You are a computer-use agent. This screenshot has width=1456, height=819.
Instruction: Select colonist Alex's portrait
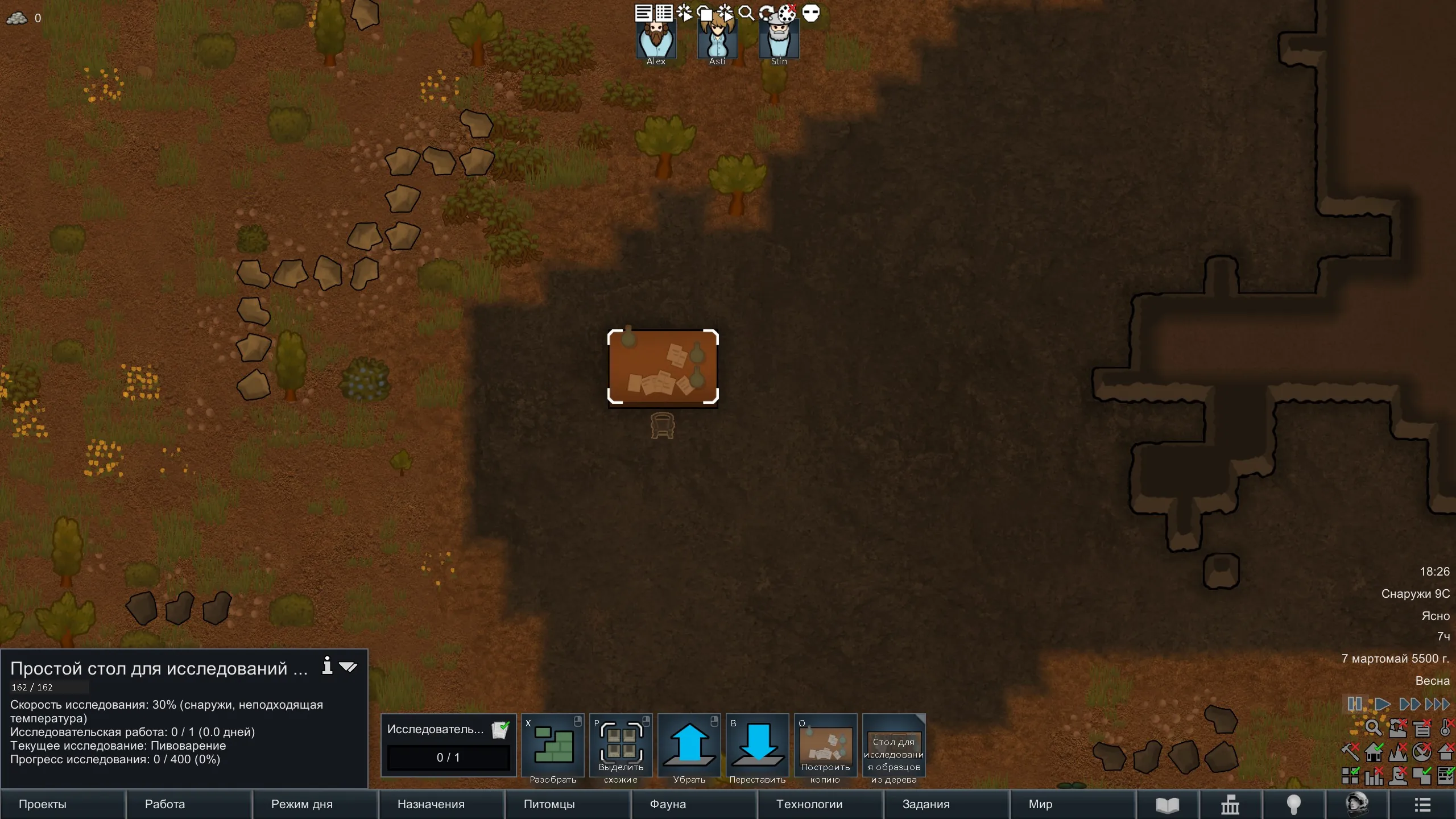click(x=656, y=41)
